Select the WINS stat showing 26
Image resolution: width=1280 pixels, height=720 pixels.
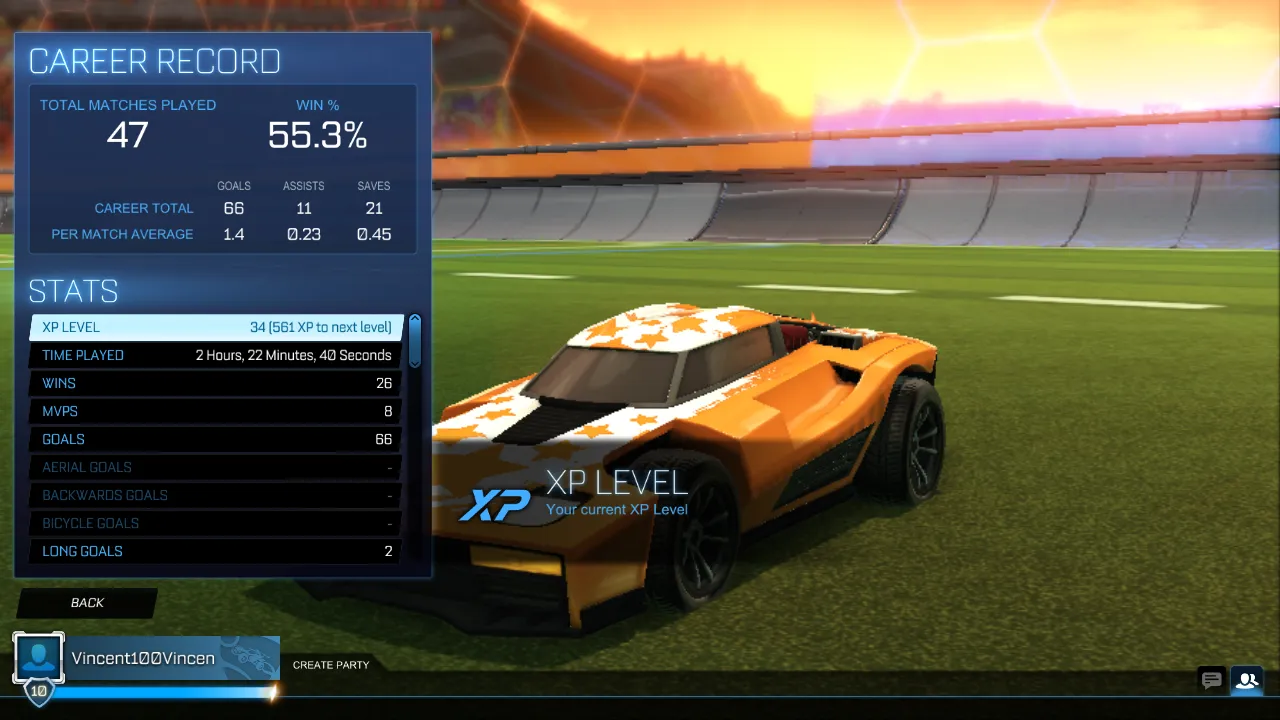coord(215,383)
